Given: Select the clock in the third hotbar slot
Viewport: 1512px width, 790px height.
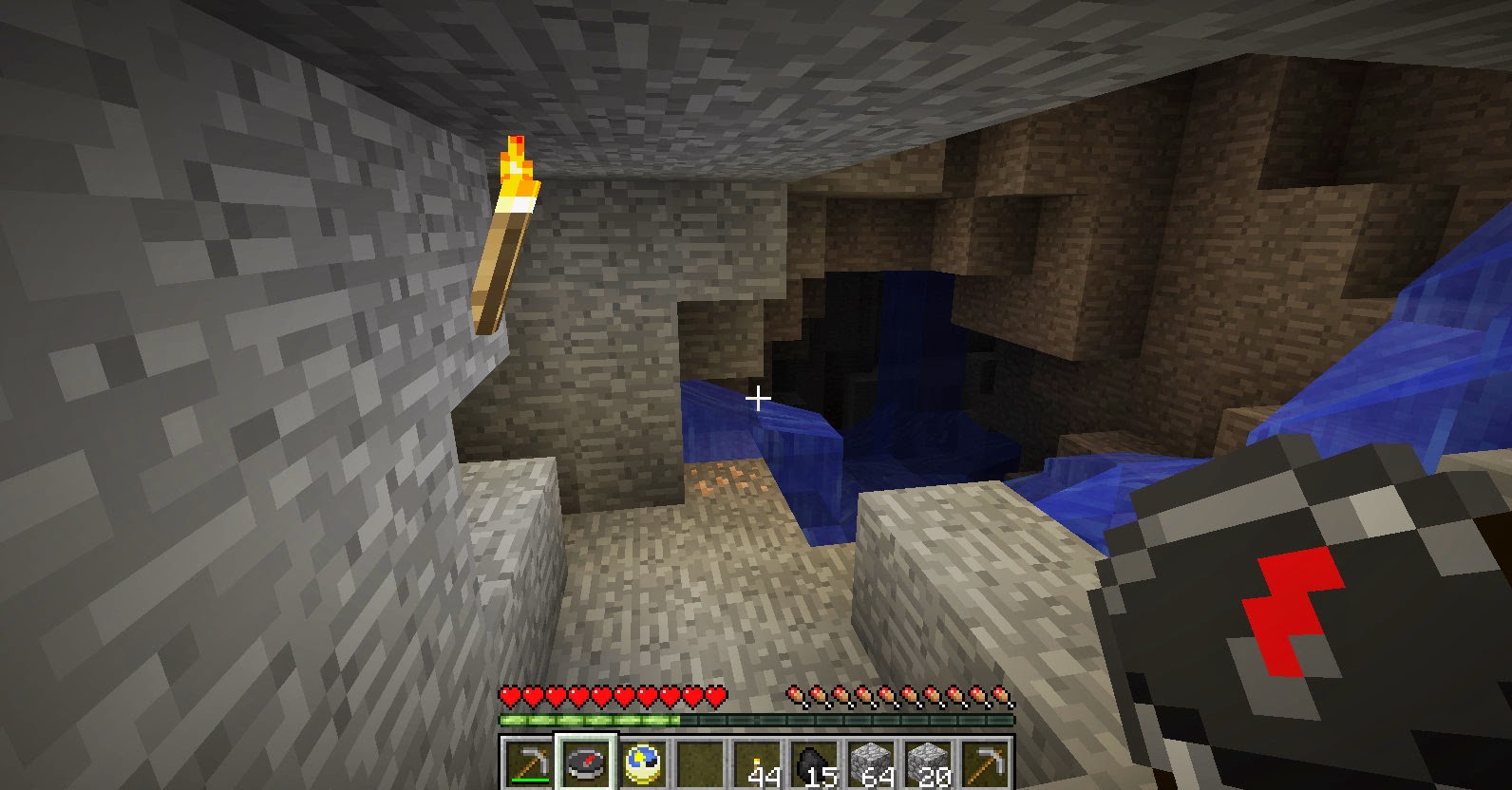Looking at the screenshot, I should point(643,762).
